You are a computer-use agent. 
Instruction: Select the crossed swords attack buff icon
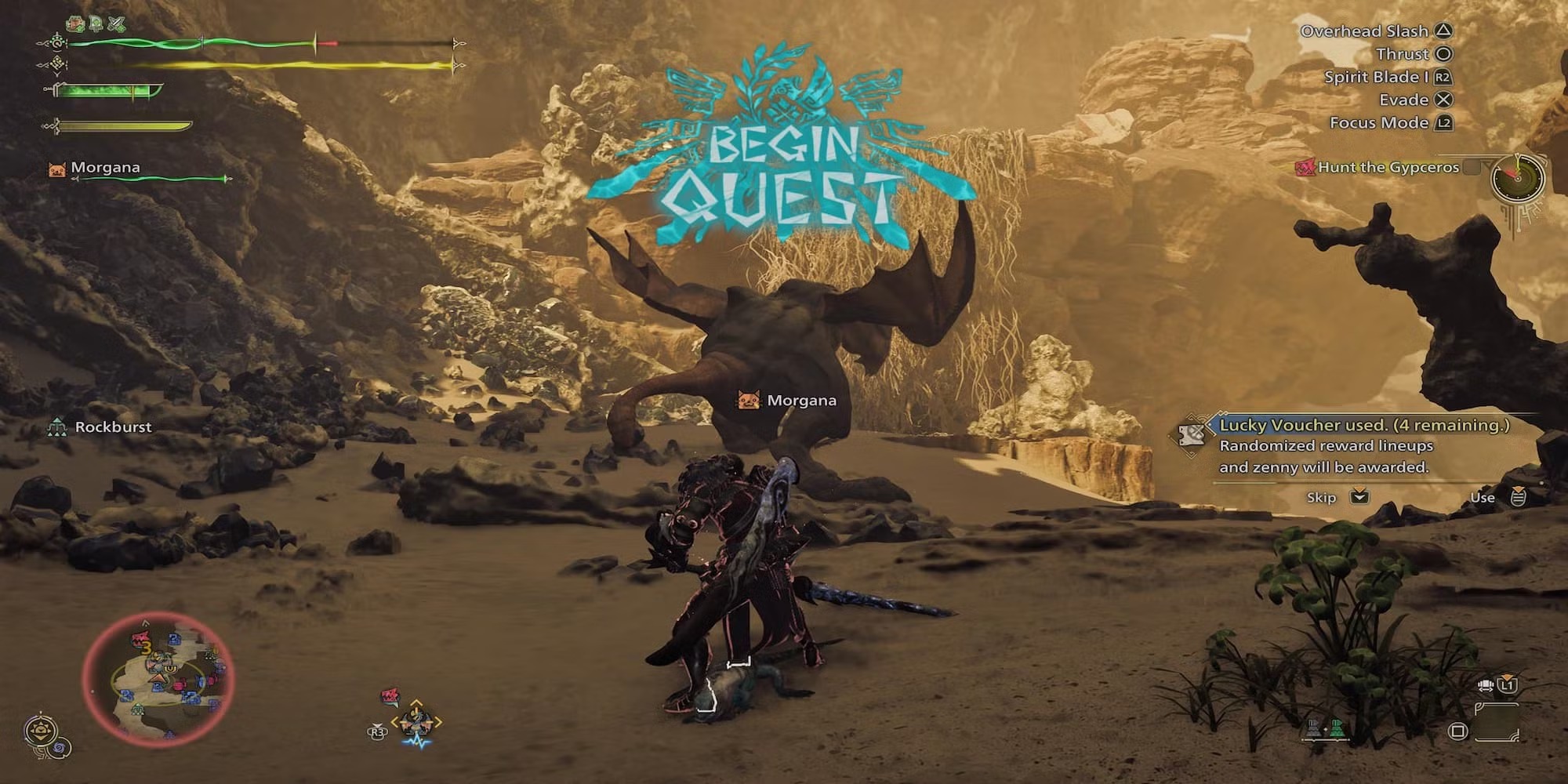click(x=116, y=24)
